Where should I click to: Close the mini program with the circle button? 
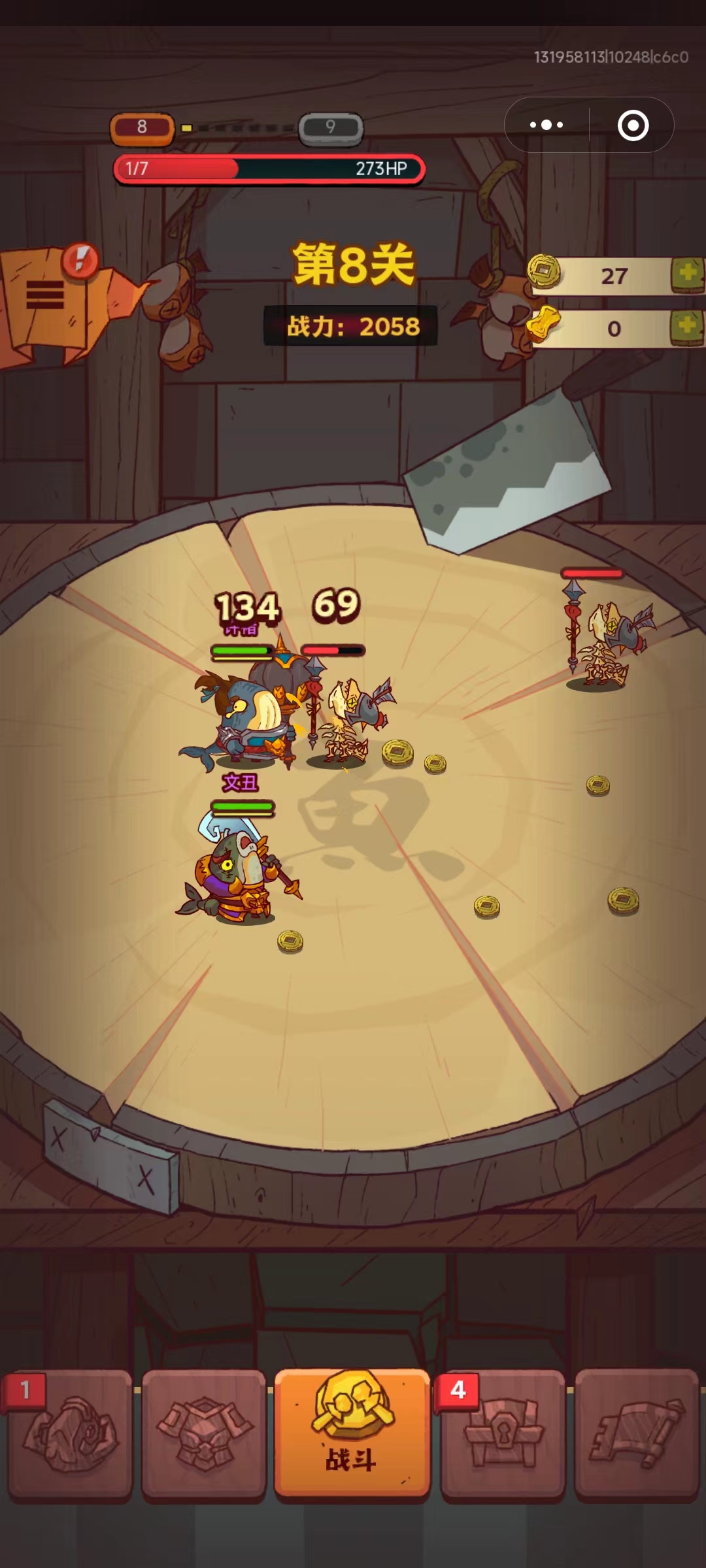[633, 125]
